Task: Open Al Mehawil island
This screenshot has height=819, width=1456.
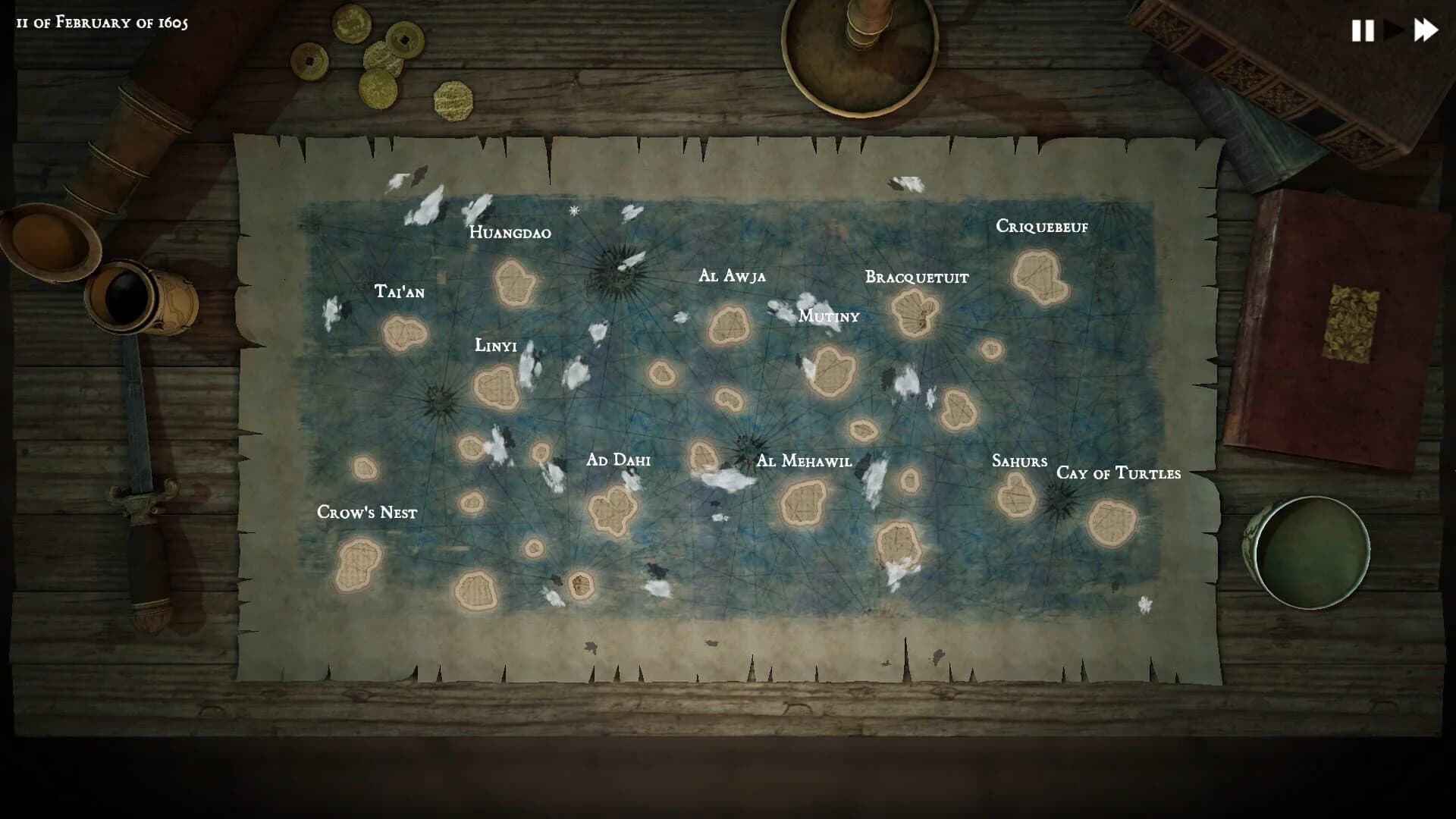Action: (x=802, y=504)
